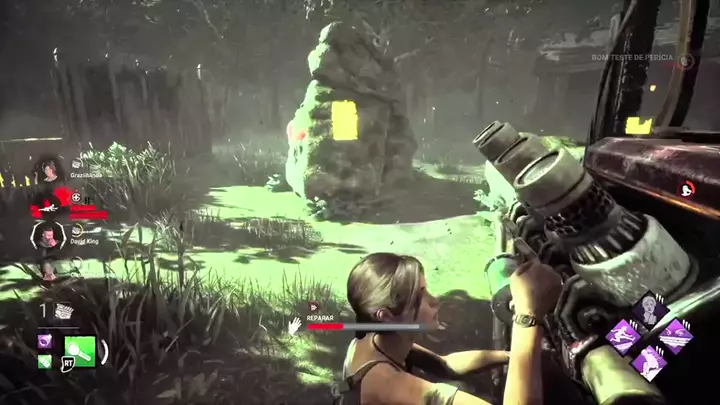
Task: Select the top perk with the character bust
Action: pyautogui.click(x=649, y=309)
